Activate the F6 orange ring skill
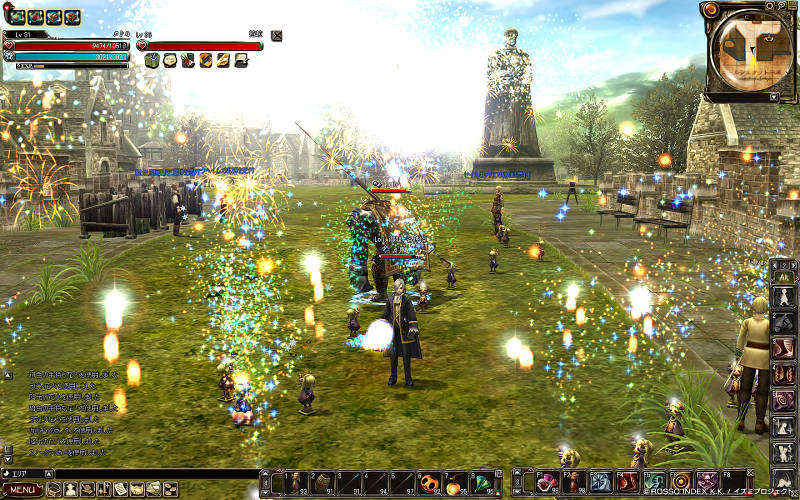The width and height of the screenshot is (800, 500). 681,482
